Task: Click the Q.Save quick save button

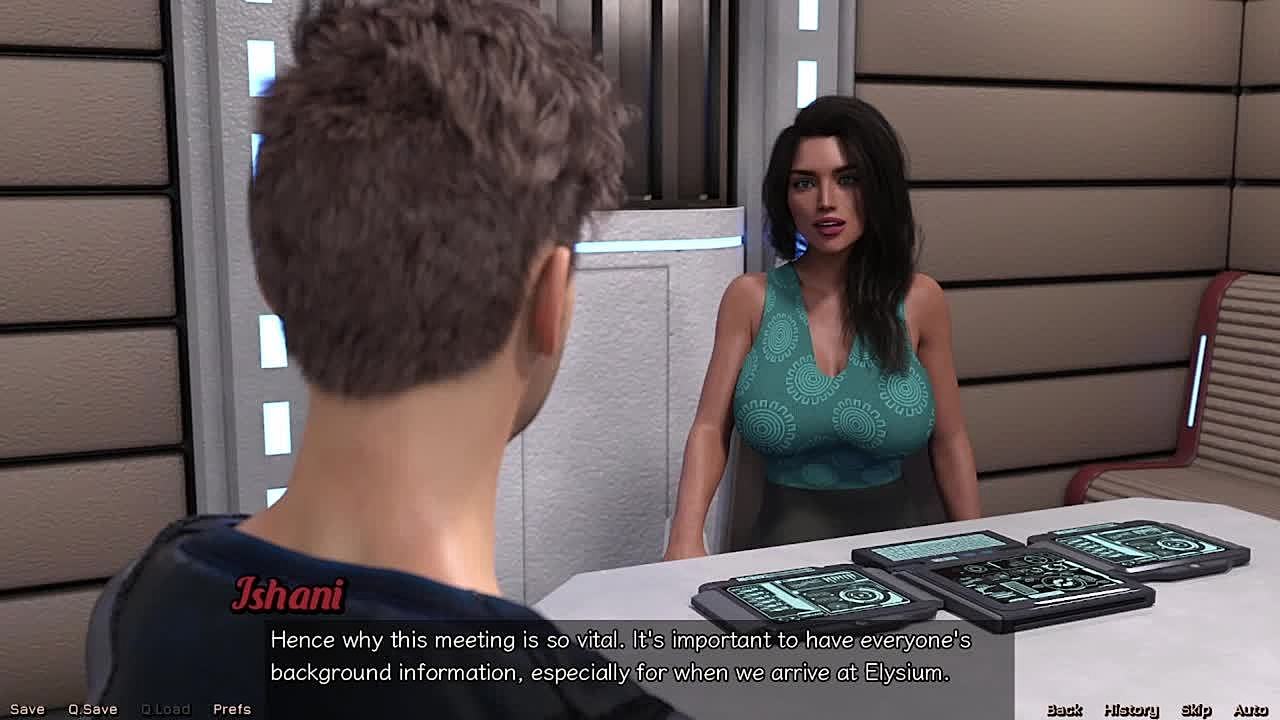Action: (93, 709)
